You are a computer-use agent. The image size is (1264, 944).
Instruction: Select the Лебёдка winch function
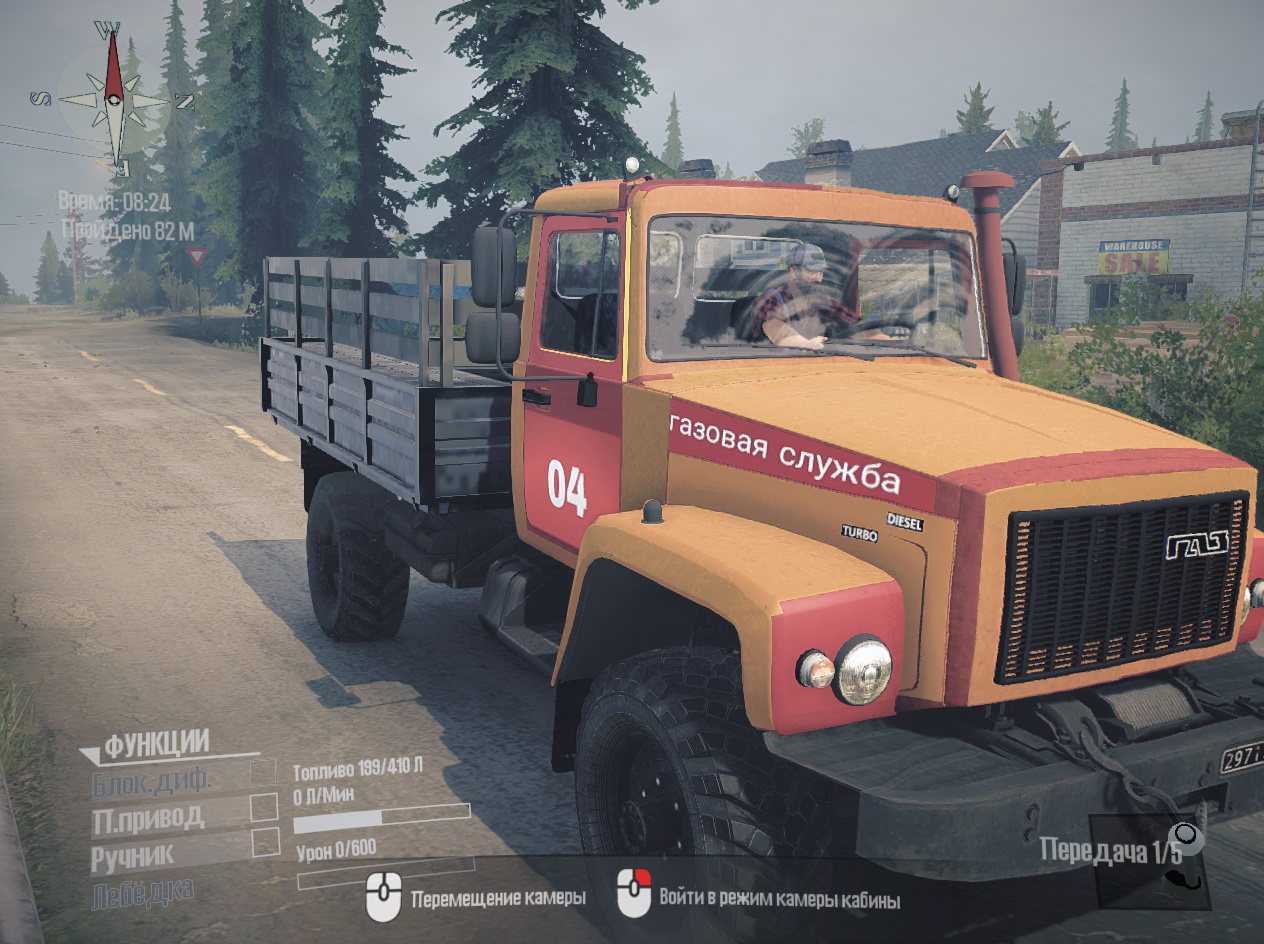(142, 891)
